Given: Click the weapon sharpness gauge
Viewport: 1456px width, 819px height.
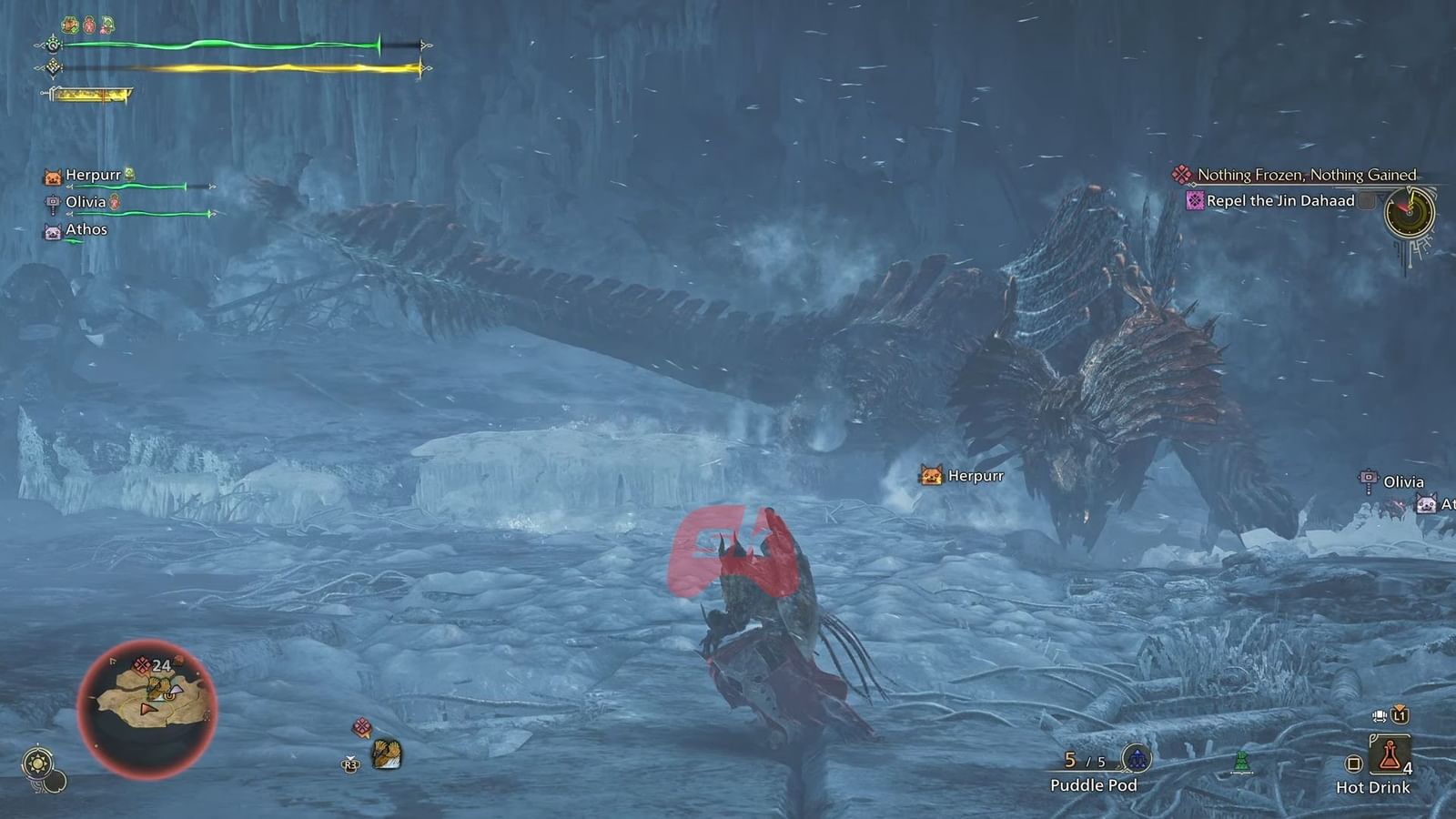Looking at the screenshot, I should click(x=91, y=95).
